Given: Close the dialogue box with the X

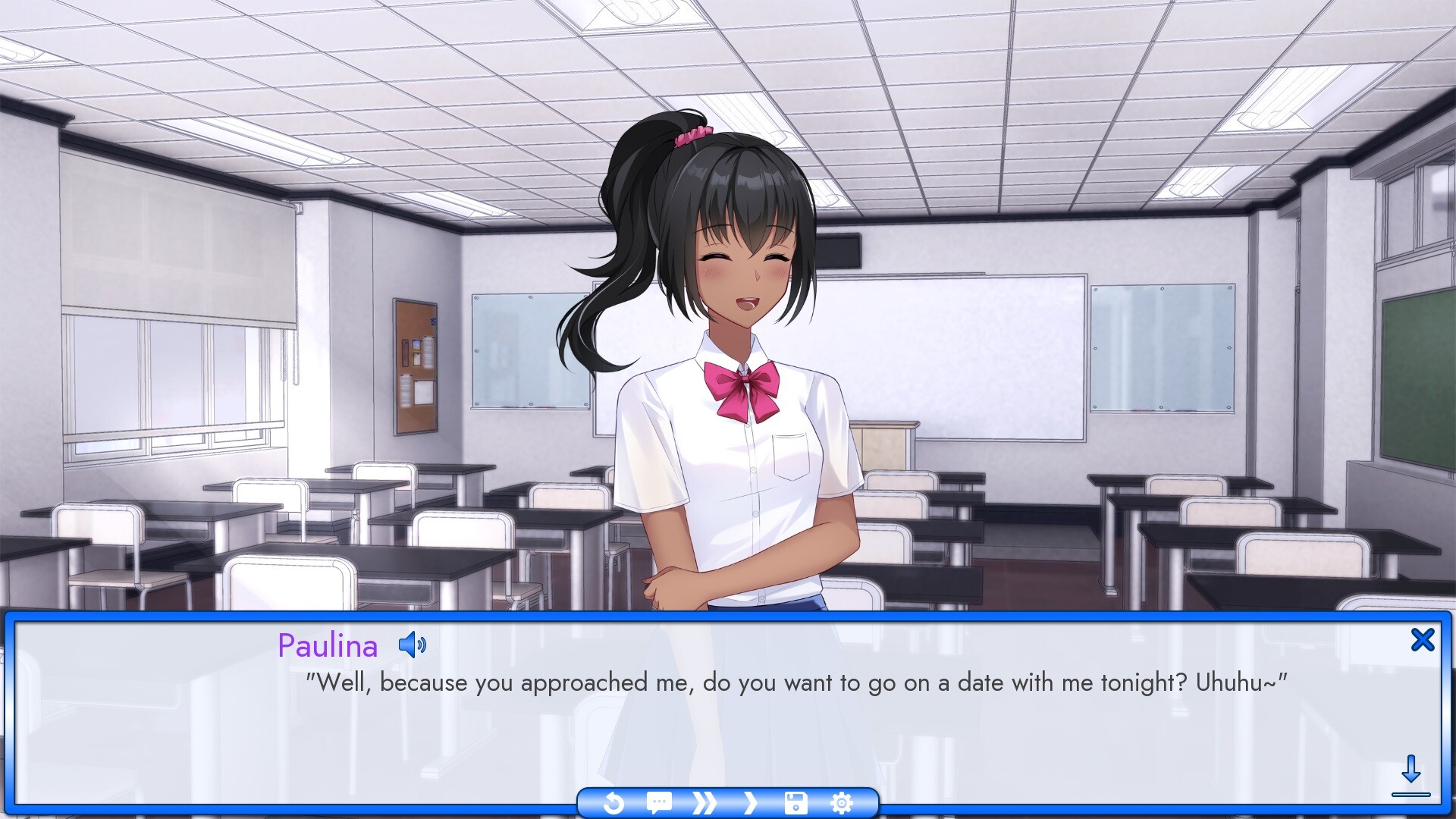Looking at the screenshot, I should [1424, 639].
